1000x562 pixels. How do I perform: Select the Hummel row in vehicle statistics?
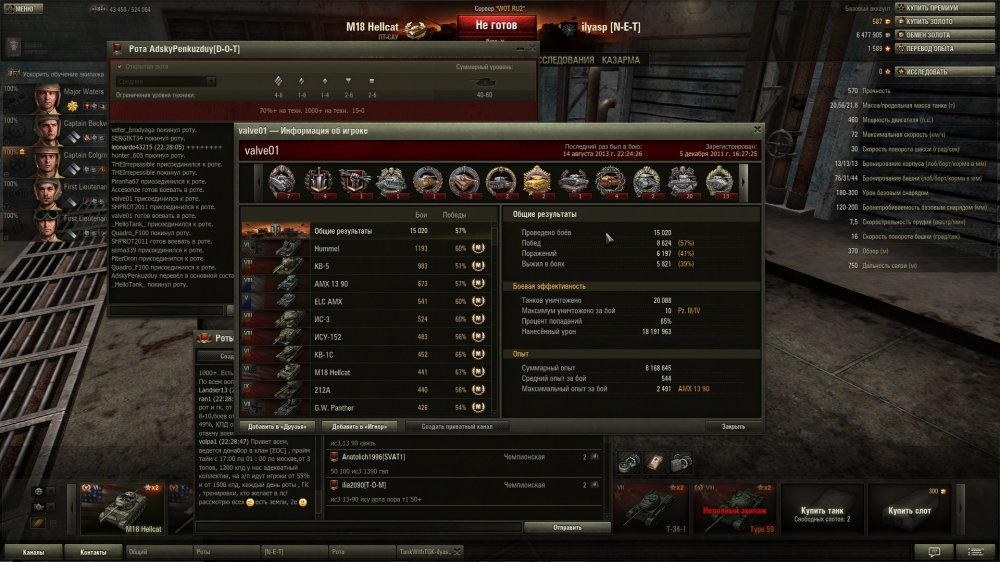point(366,247)
